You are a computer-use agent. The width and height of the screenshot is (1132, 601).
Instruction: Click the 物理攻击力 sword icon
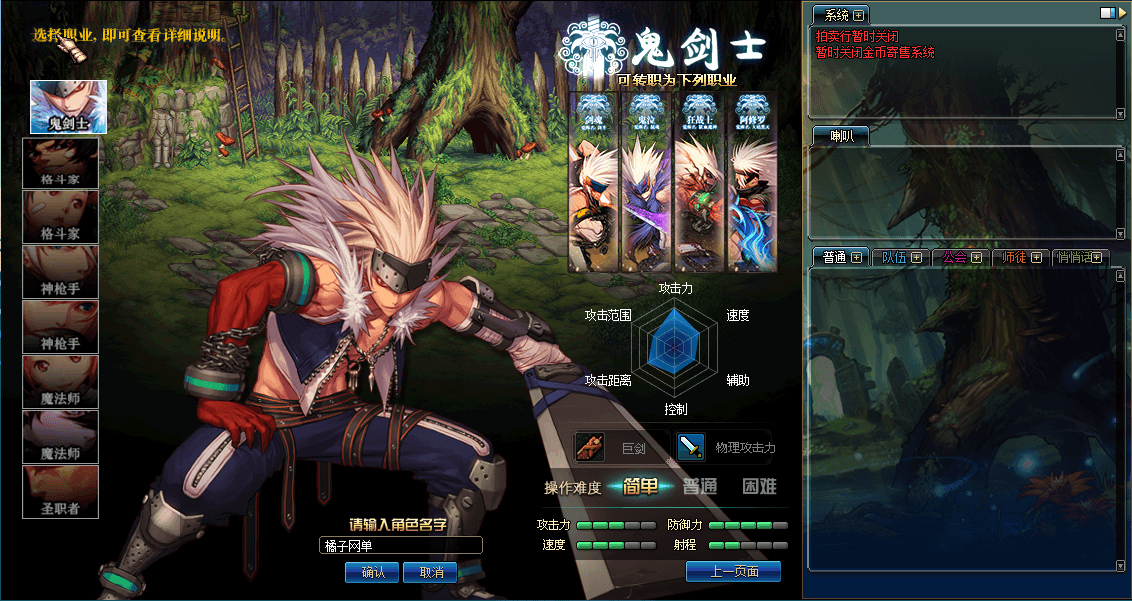coord(691,447)
